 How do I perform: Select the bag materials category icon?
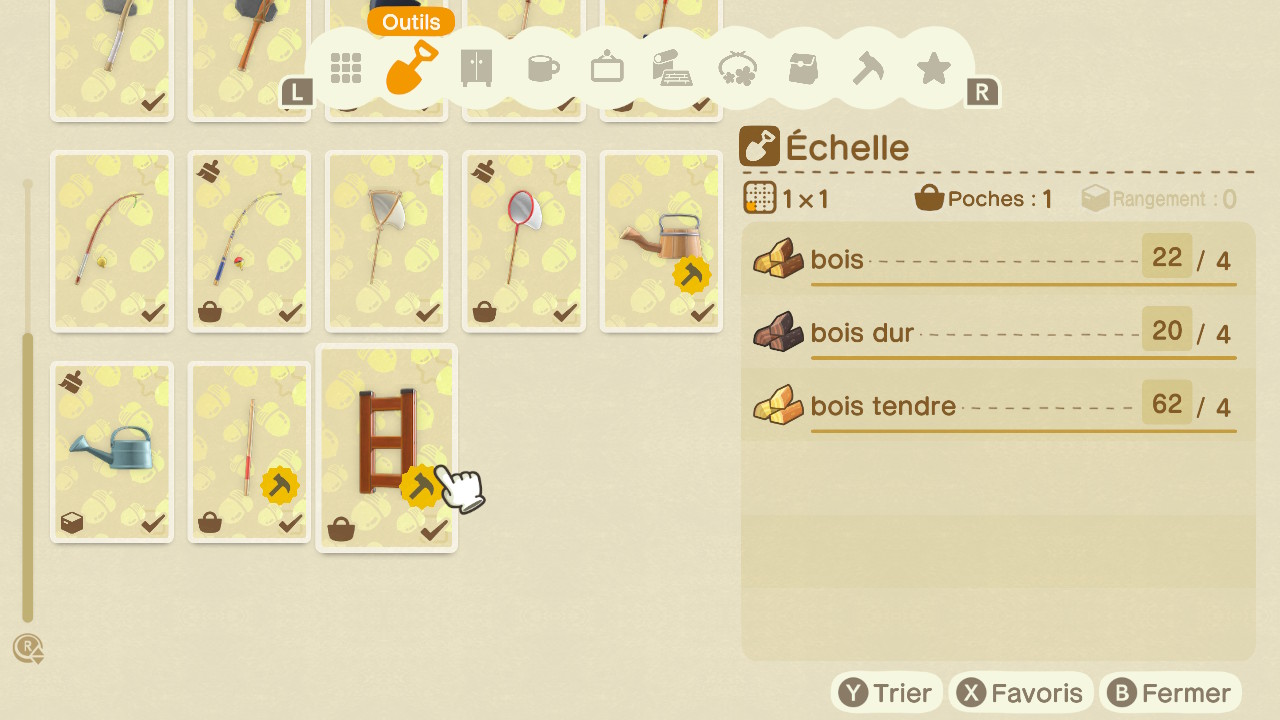tap(803, 68)
